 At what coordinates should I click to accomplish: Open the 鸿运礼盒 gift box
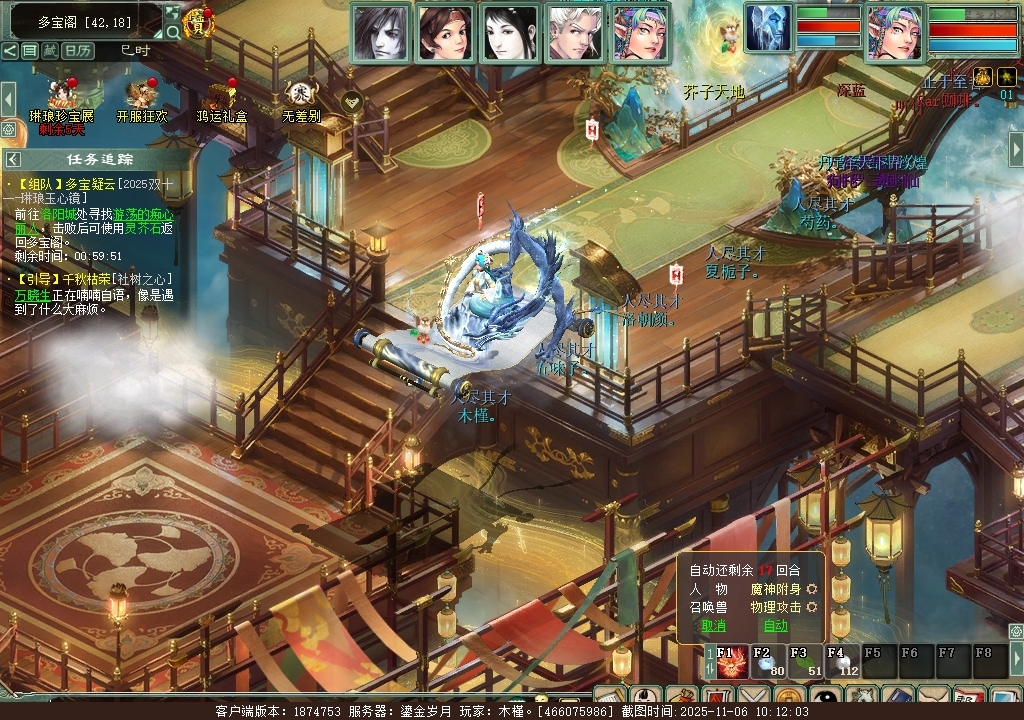pos(221,96)
